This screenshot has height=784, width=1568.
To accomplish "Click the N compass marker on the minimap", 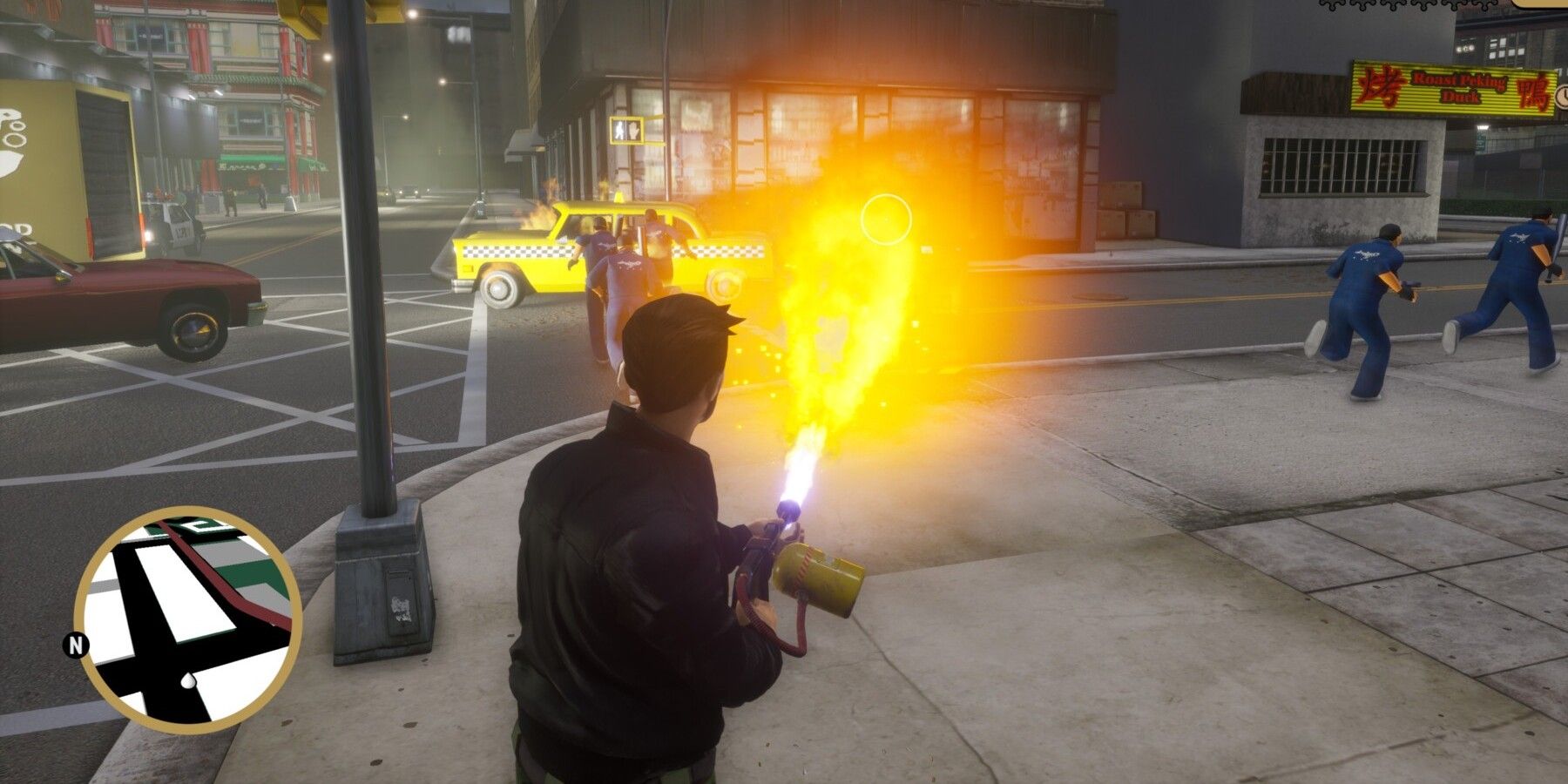I will coord(77,645).
